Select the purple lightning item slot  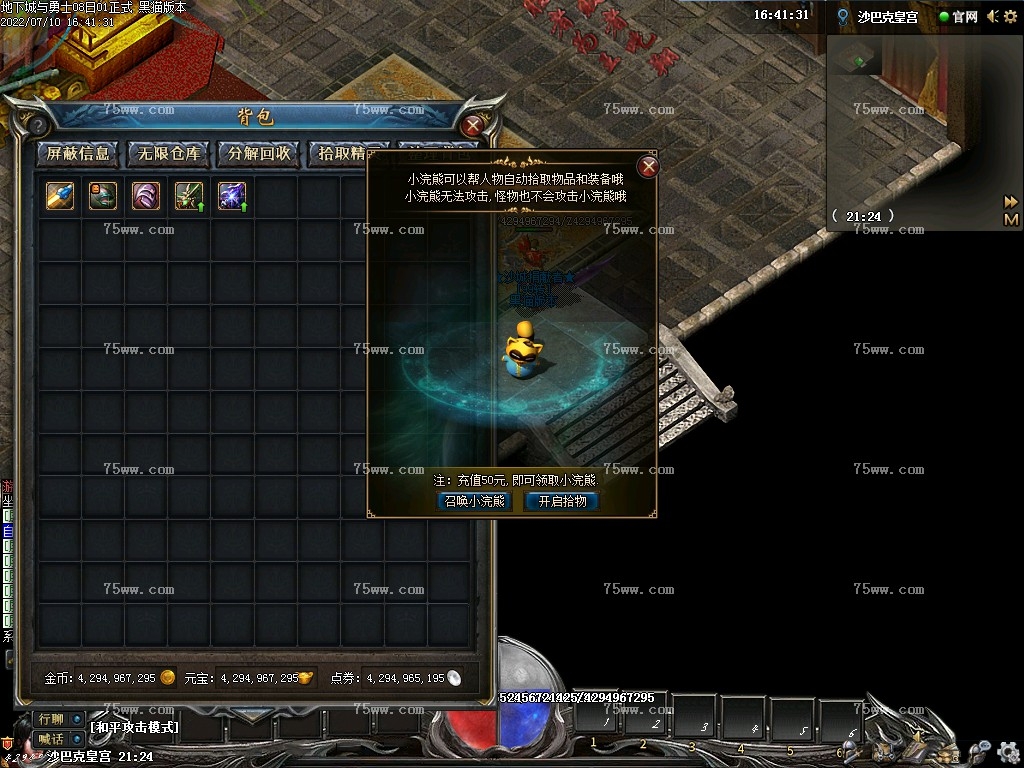[232, 196]
